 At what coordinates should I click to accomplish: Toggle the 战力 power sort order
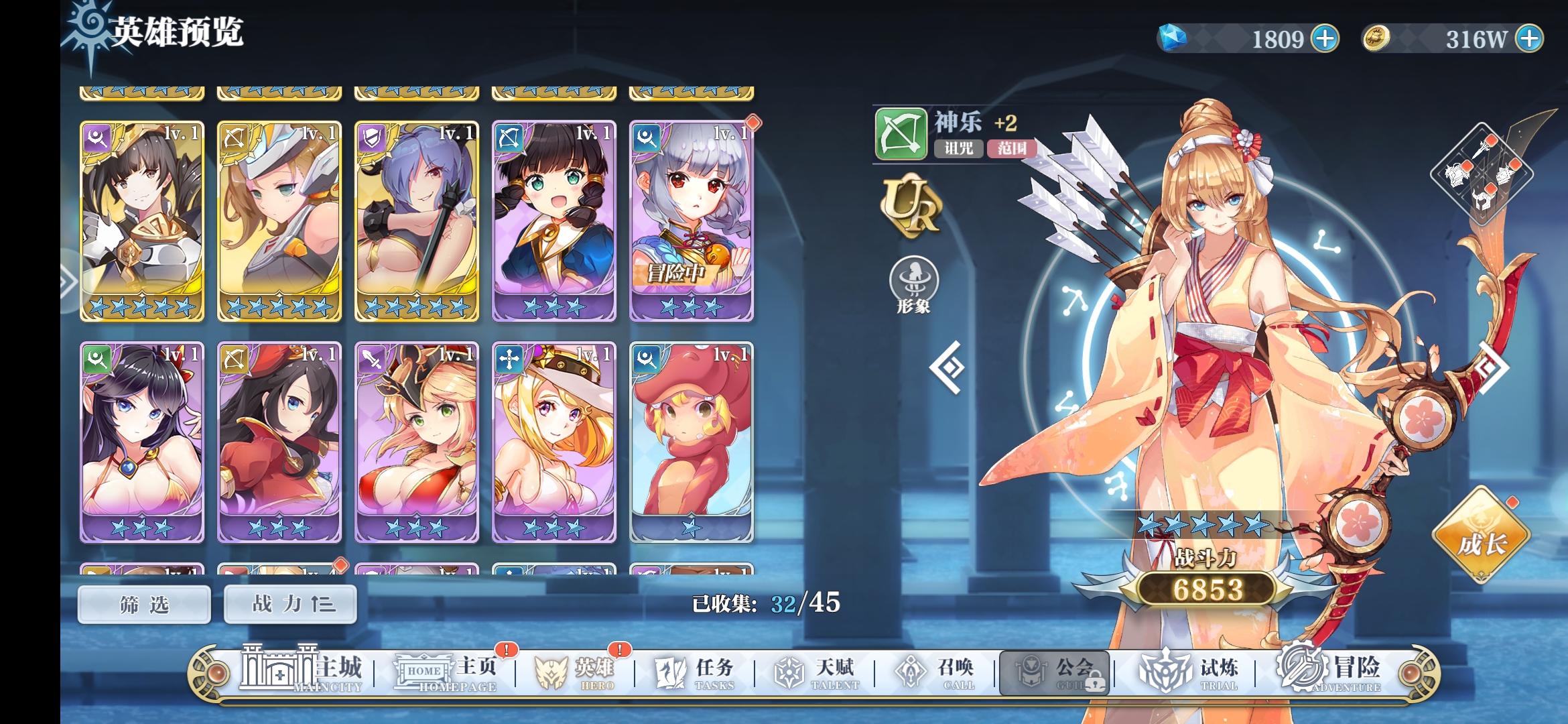point(288,603)
